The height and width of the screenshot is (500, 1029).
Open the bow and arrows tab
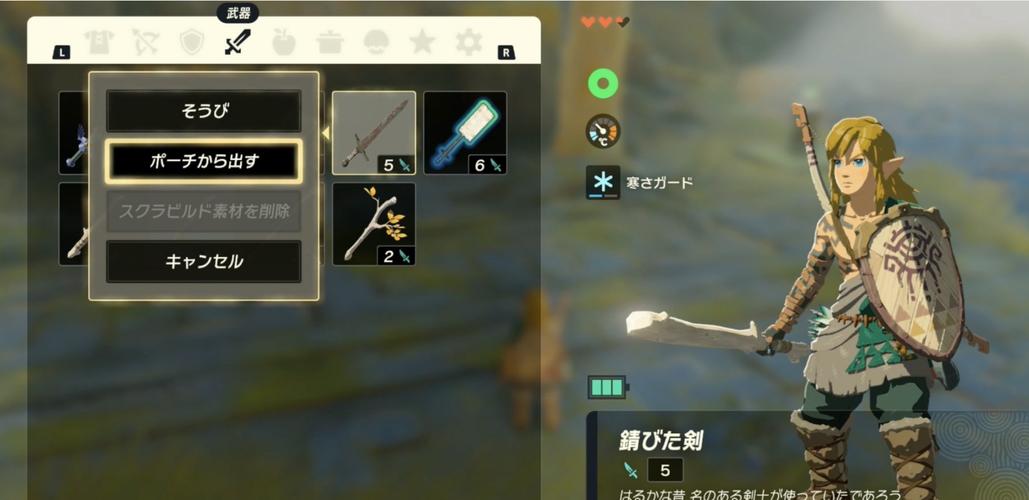pyautogui.click(x=146, y=42)
